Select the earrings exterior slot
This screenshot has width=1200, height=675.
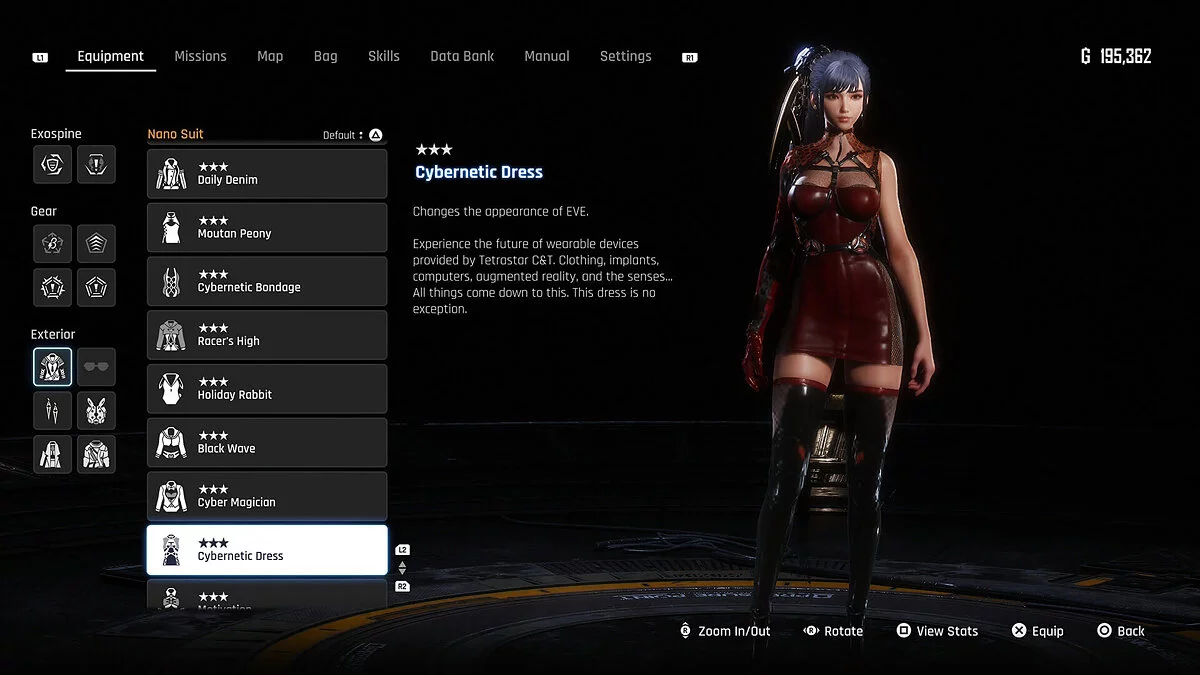click(52, 410)
